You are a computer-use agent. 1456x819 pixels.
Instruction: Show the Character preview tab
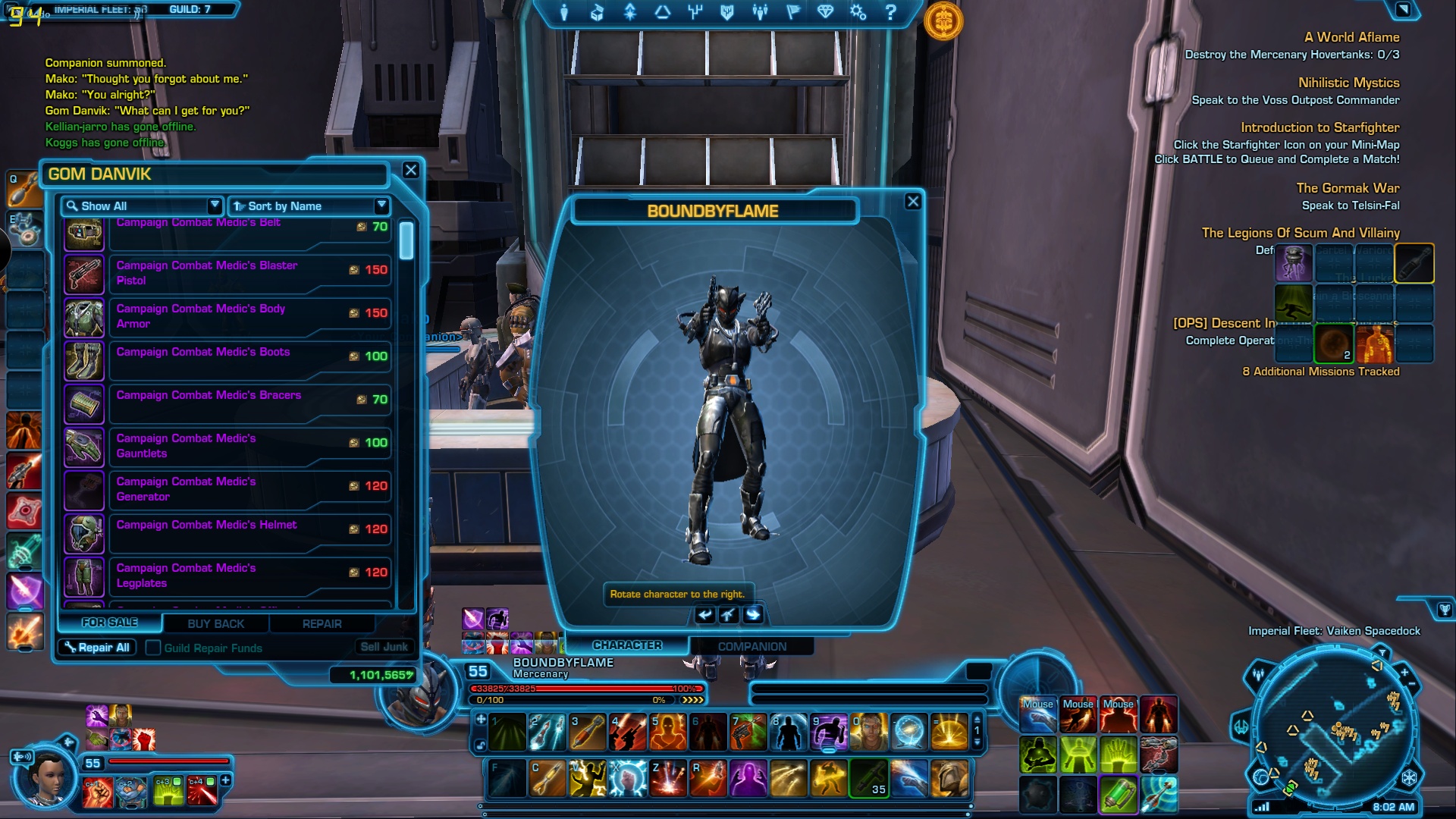pyautogui.click(x=627, y=645)
